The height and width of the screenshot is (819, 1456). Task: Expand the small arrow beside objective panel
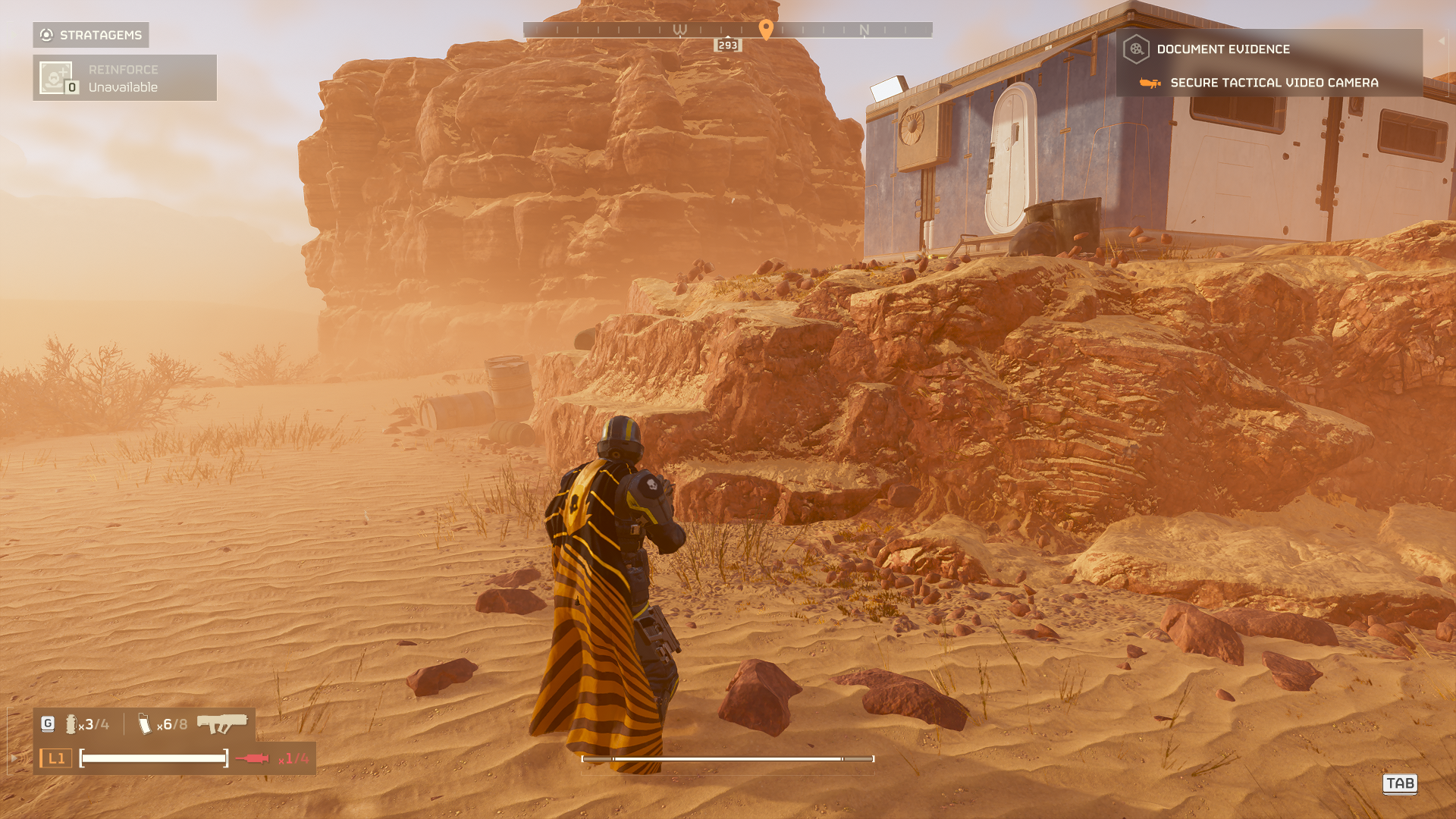1441,41
